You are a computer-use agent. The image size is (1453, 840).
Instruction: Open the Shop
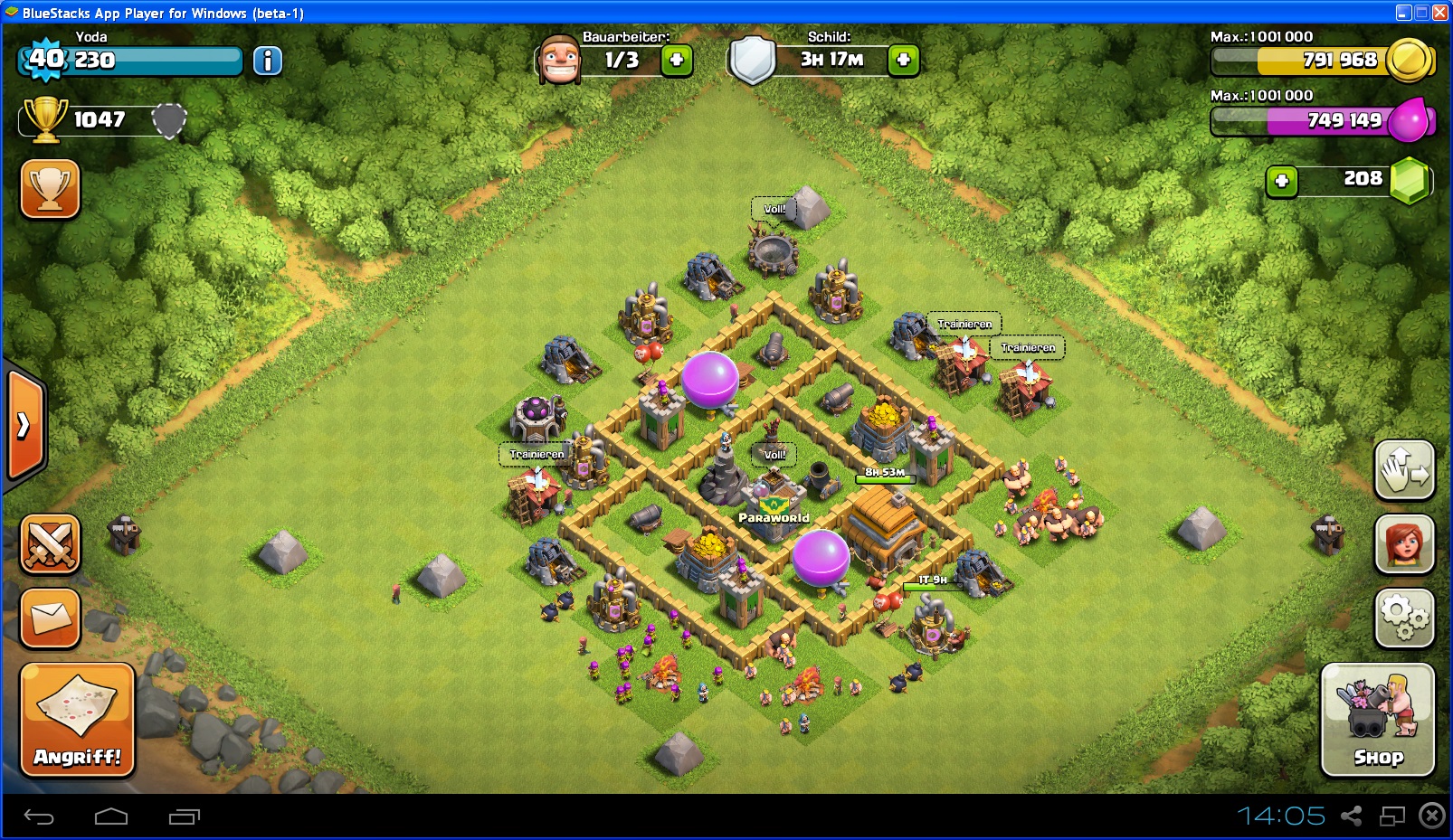point(1377,720)
